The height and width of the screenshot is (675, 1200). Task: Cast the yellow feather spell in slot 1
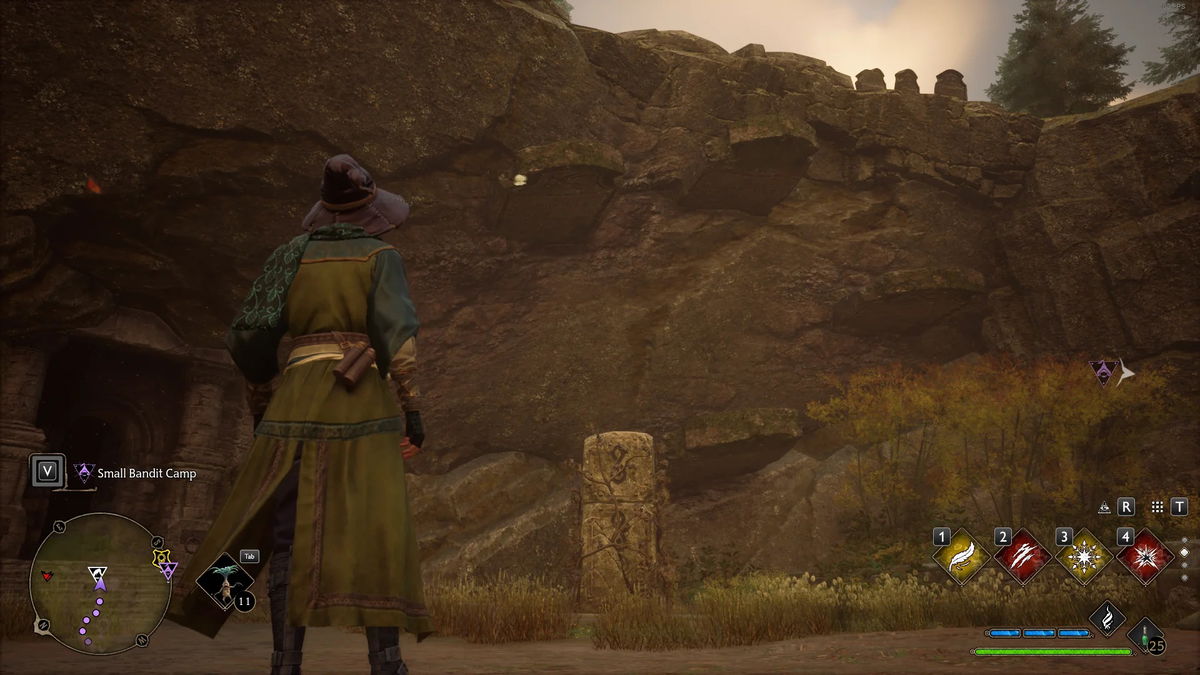(x=962, y=556)
